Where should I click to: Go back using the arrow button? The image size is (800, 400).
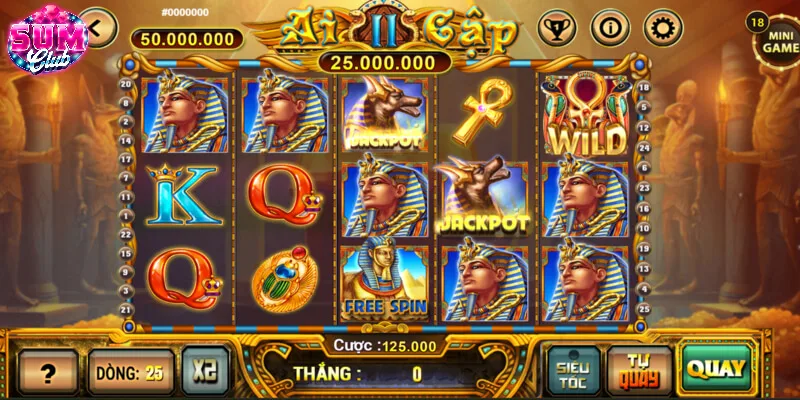98,26
